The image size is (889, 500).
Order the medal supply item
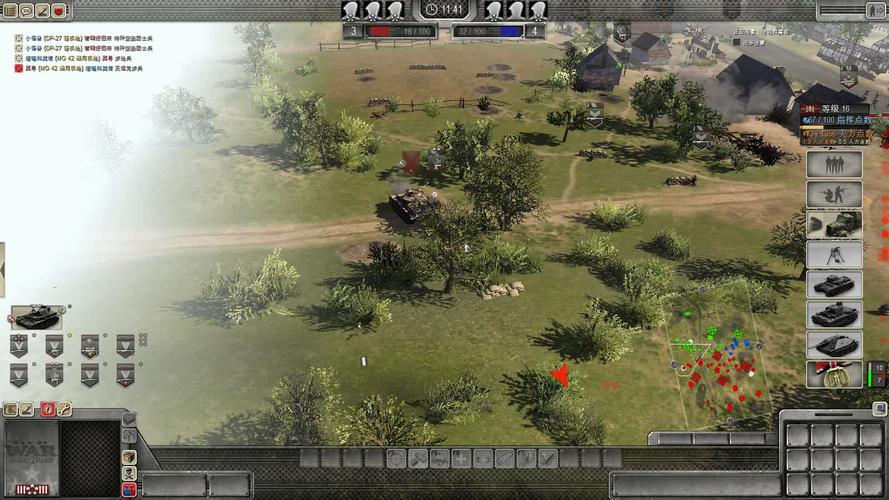point(833,374)
